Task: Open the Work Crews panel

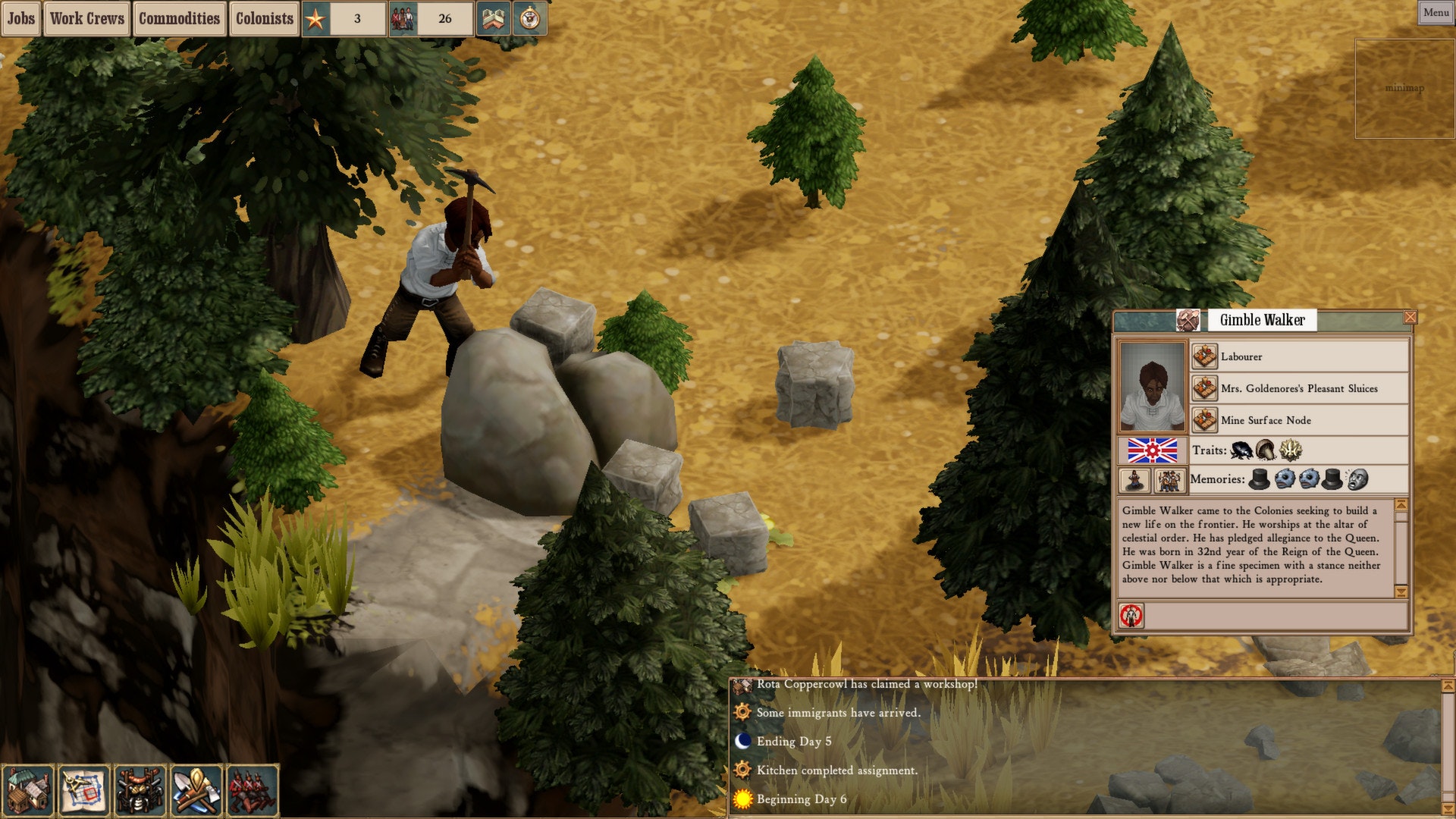Action: coord(87,18)
